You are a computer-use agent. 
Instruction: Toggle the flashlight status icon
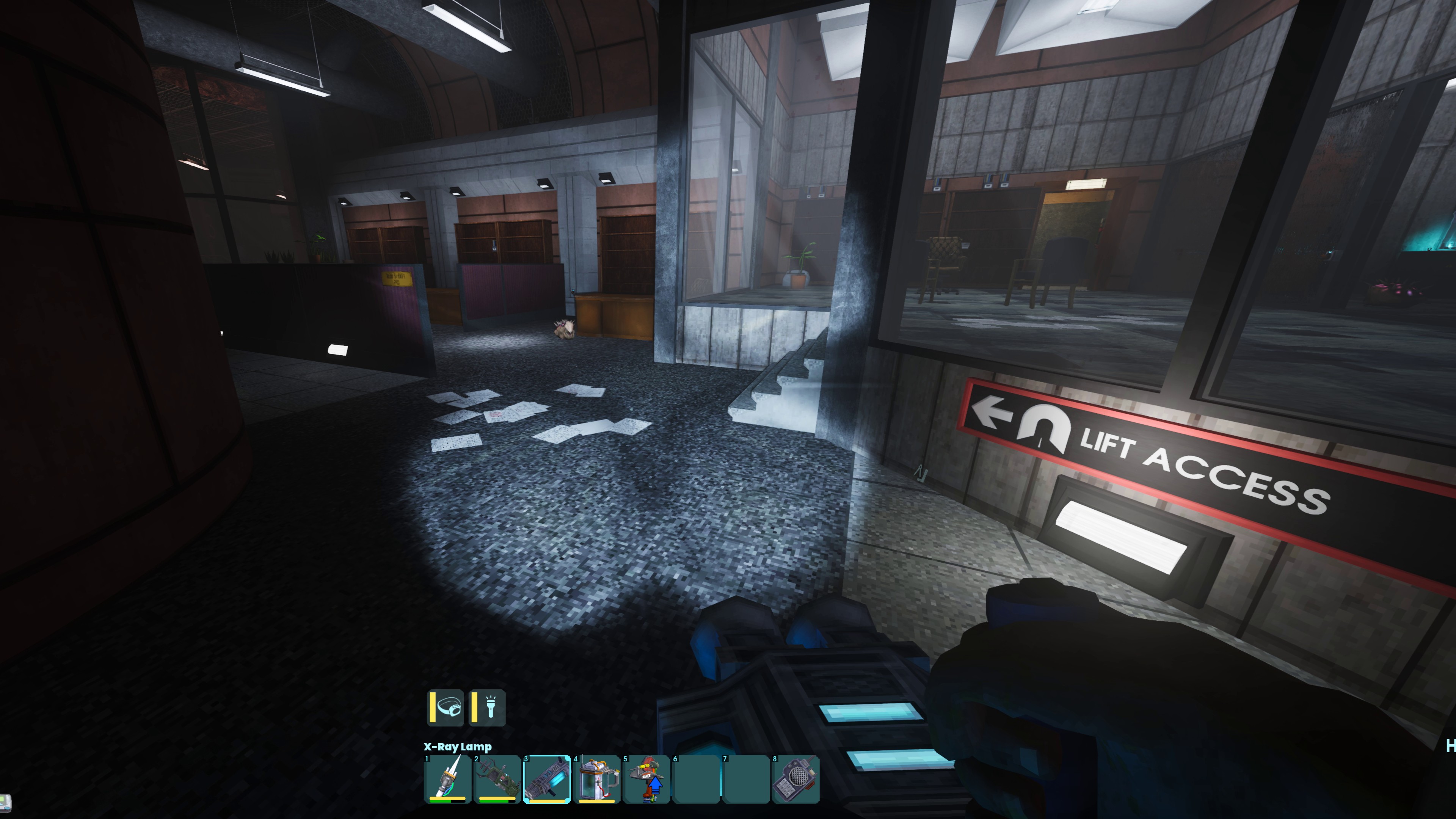point(488,708)
